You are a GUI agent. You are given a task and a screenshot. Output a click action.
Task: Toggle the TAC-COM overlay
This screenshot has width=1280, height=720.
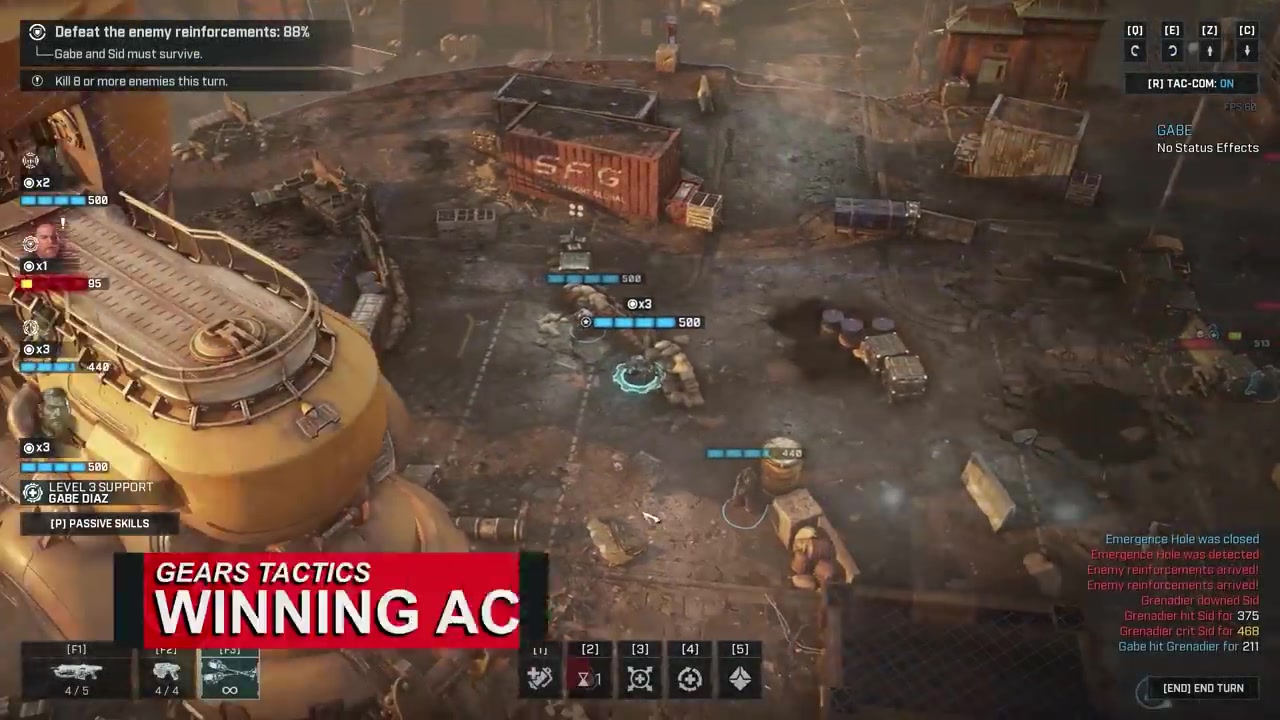1190,84
